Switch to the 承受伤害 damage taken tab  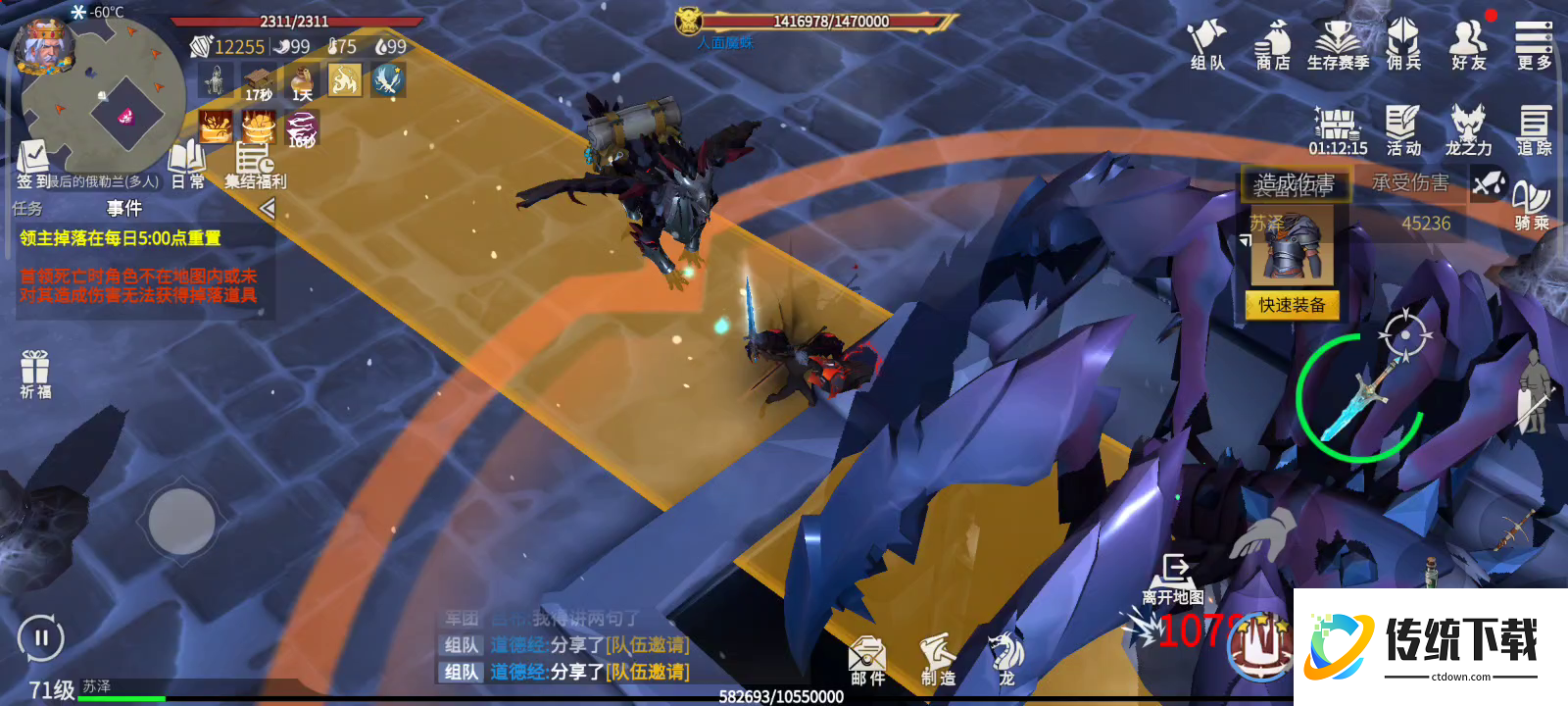[1409, 183]
